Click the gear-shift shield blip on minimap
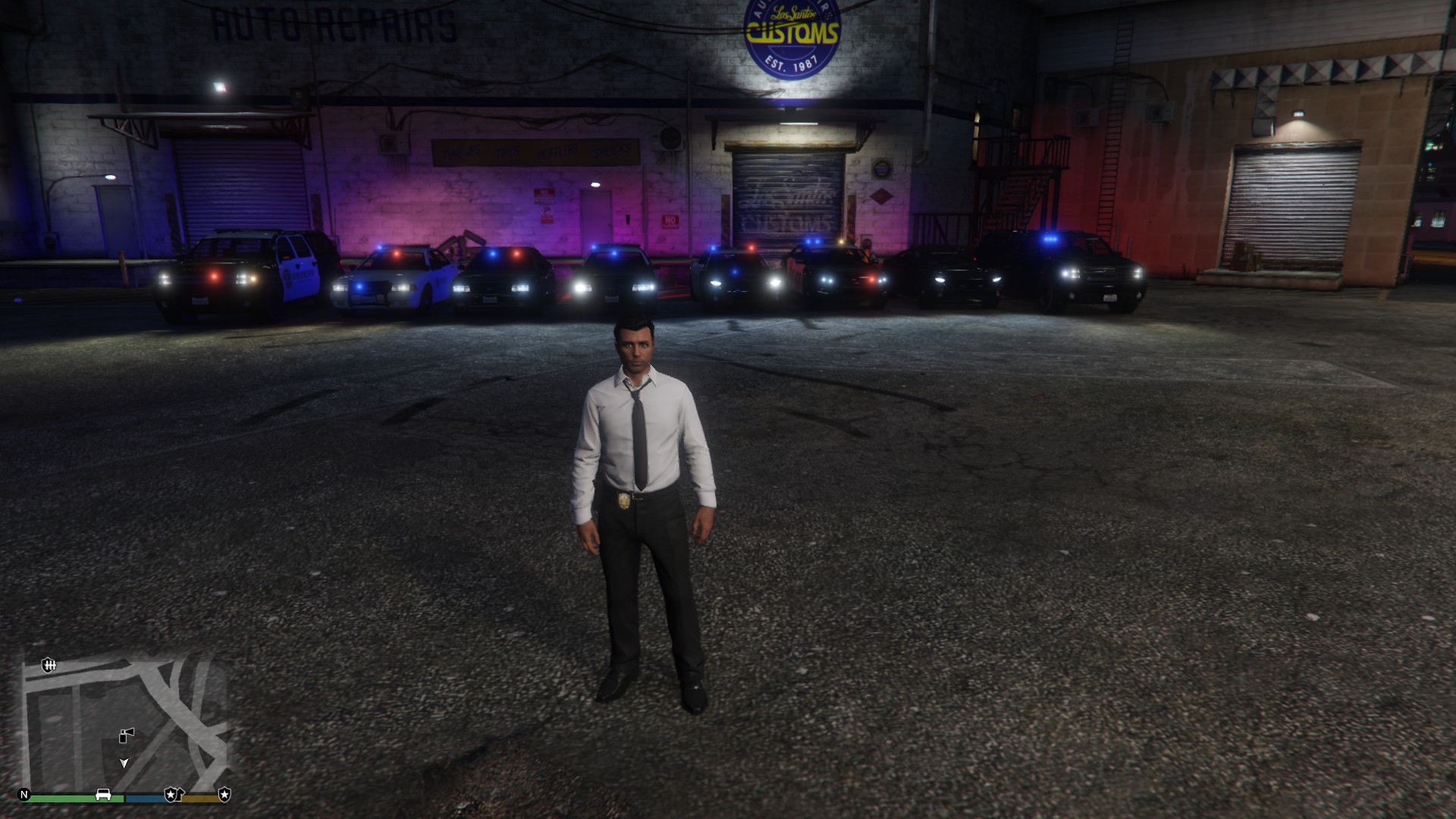 (49, 666)
